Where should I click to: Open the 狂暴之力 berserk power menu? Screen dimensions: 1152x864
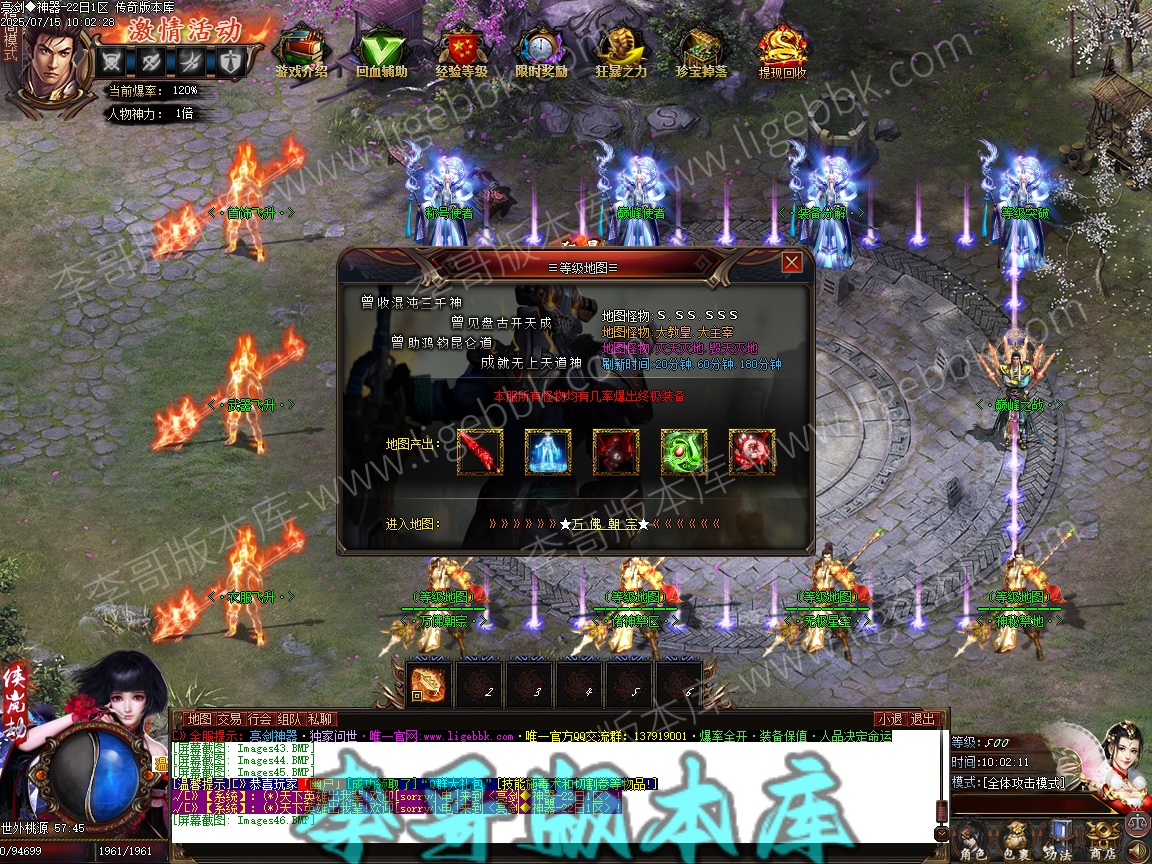621,52
